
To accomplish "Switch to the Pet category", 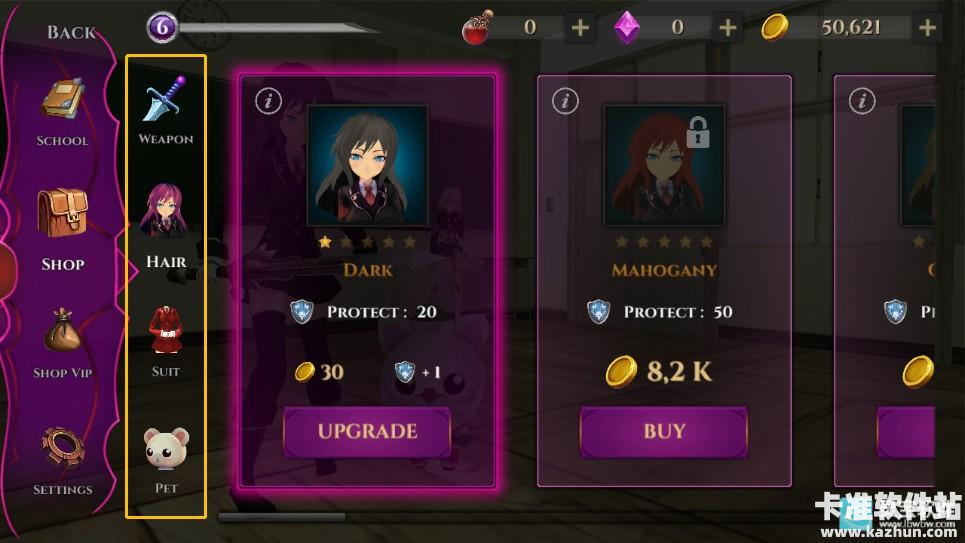I will 166,459.
